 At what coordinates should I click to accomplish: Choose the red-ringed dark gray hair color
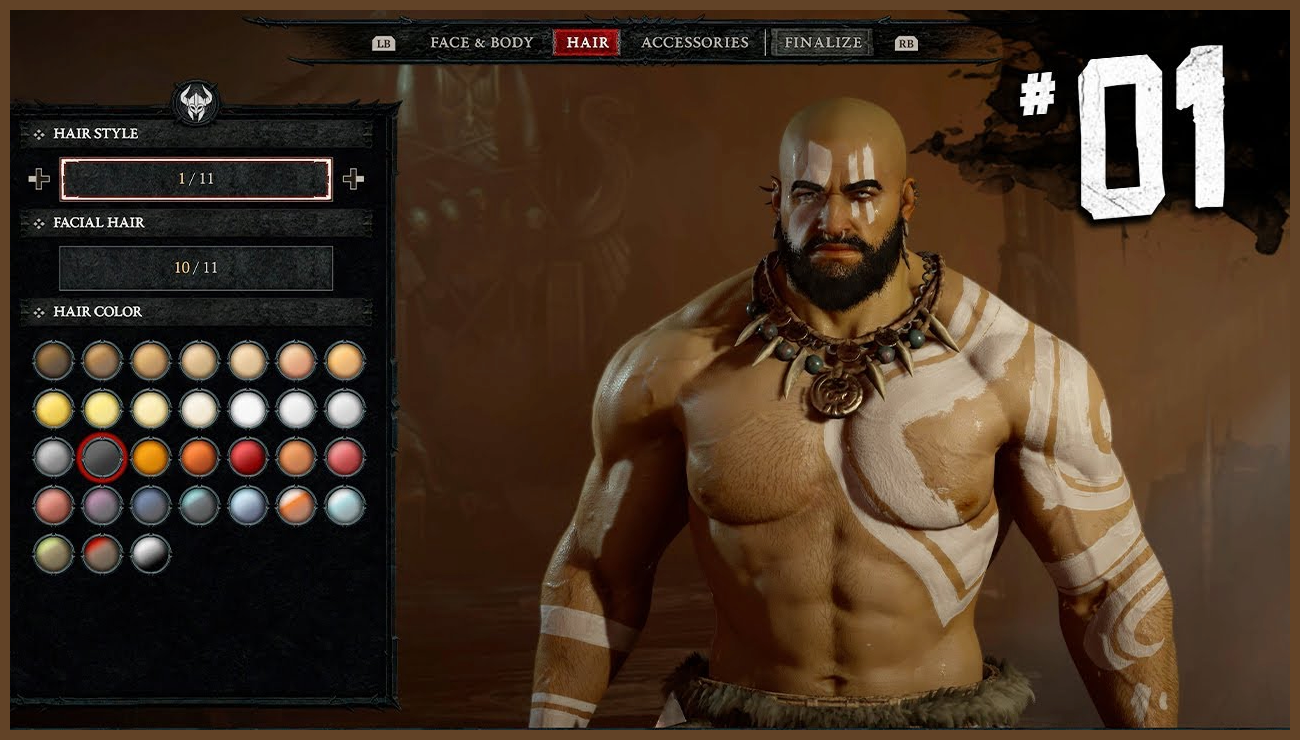pos(102,457)
